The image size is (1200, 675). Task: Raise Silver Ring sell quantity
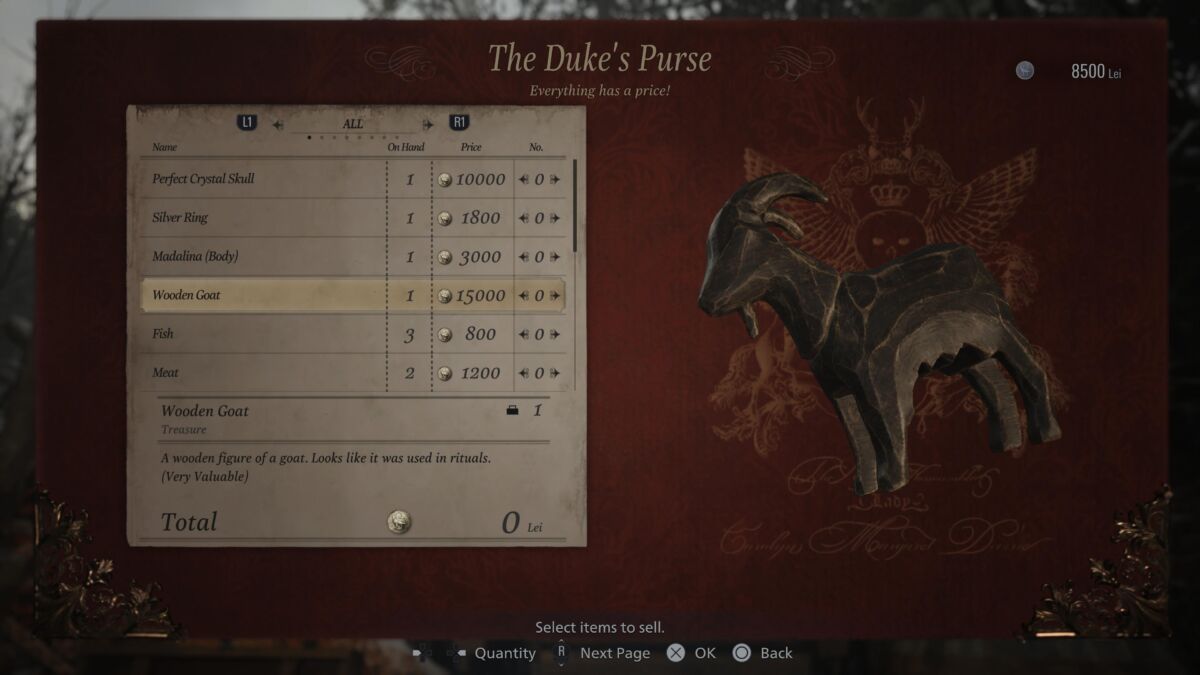pos(555,218)
